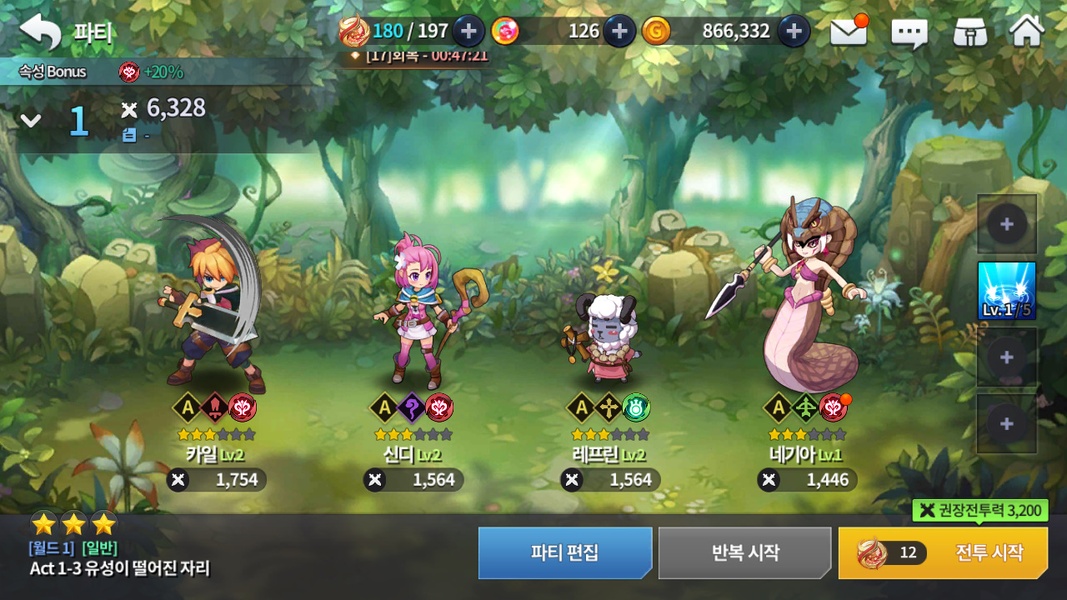Go back using the arrow beside 파티

(x=40, y=32)
